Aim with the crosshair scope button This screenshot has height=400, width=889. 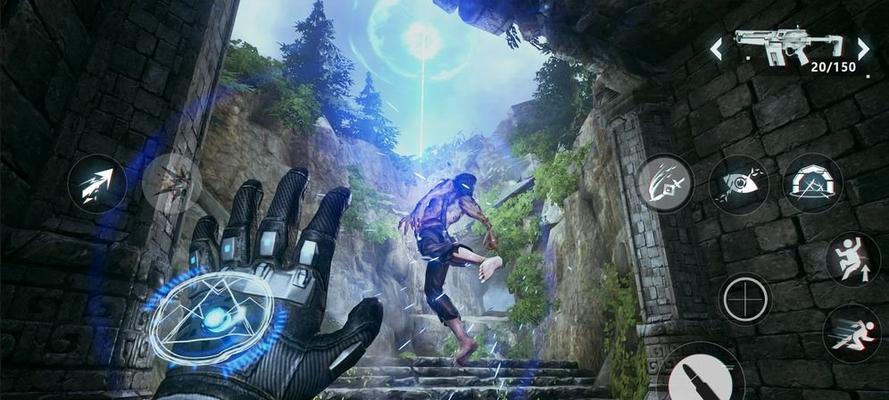click(x=746, y=298)
